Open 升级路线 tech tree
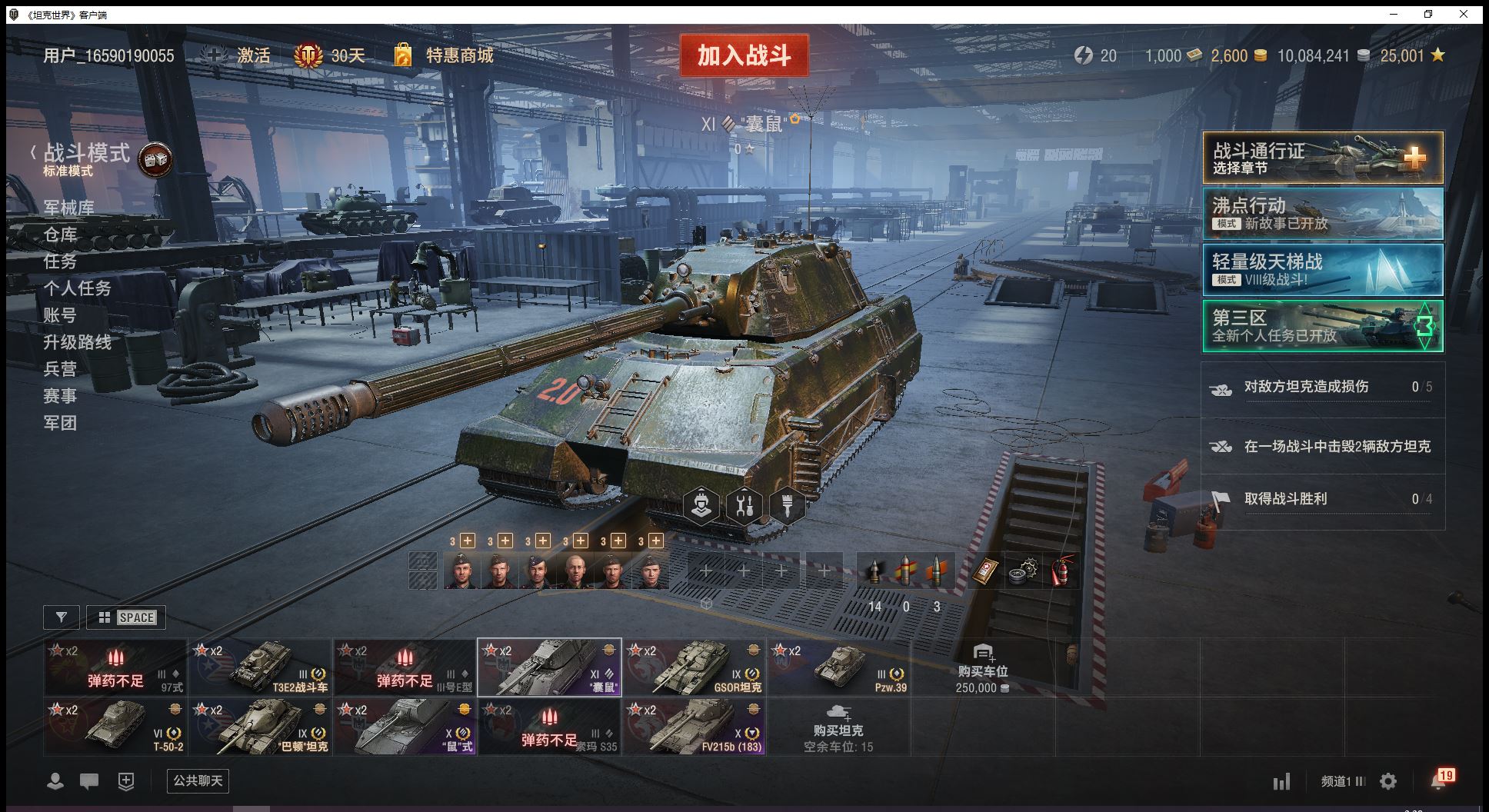This screenshot has height=812, width=1489. coord(77,342)
